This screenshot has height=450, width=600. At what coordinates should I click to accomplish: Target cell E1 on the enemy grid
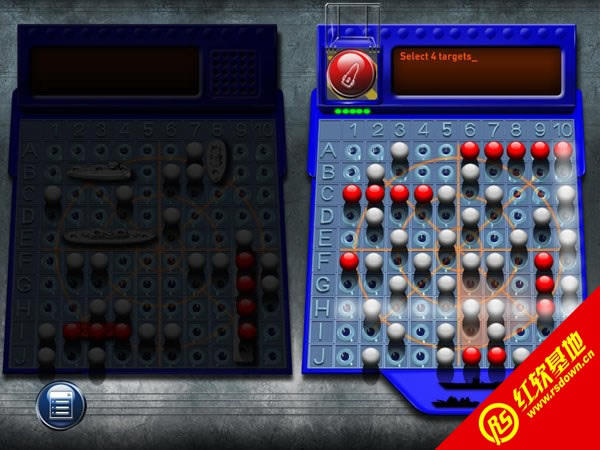point(351,240)
